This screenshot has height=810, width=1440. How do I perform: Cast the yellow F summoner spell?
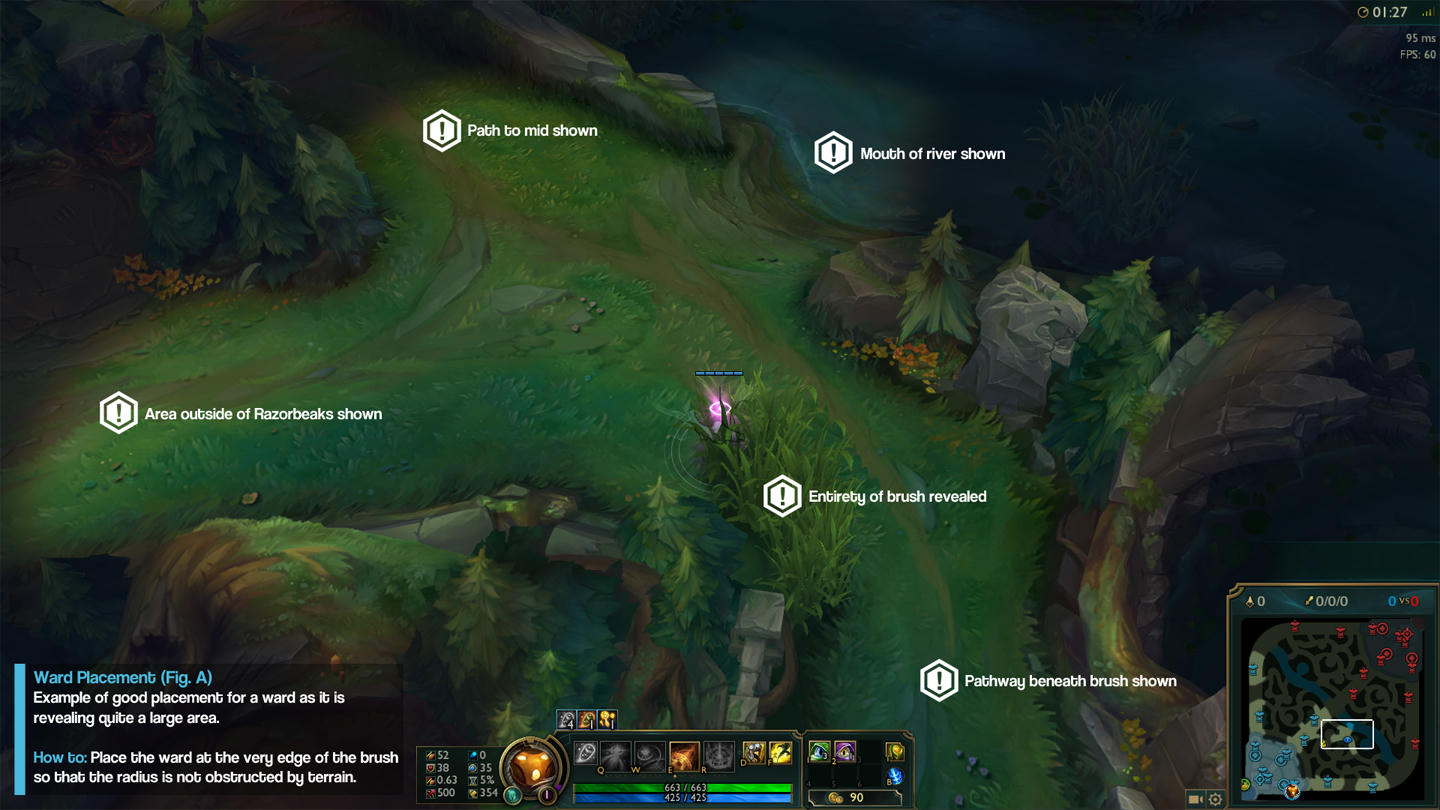coord(780,751)
